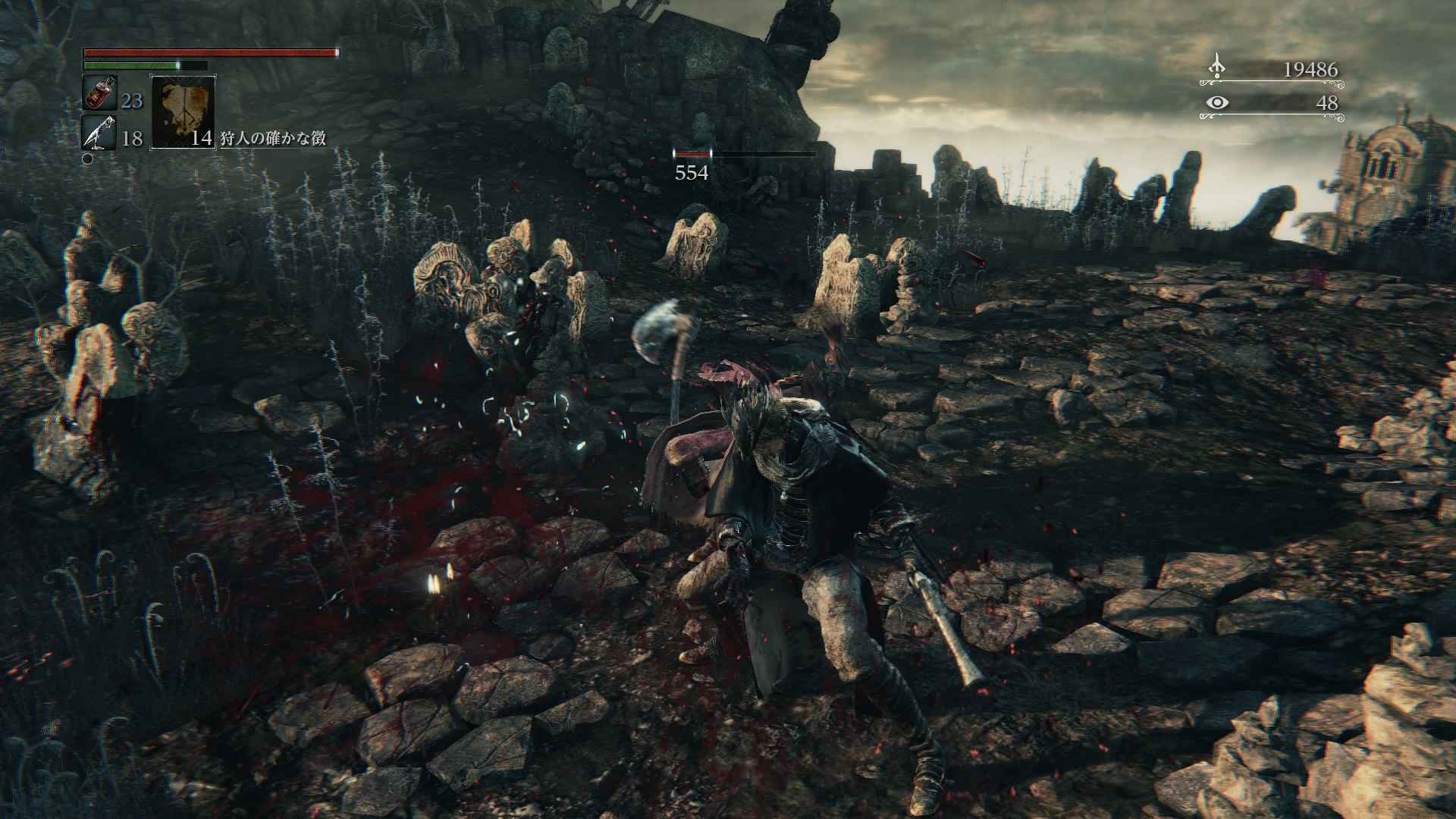Use the Hunter's Mark quick item slot
Image resolution: width=1456 pixels, height=819 pixels.
click(x=183, y=112)
